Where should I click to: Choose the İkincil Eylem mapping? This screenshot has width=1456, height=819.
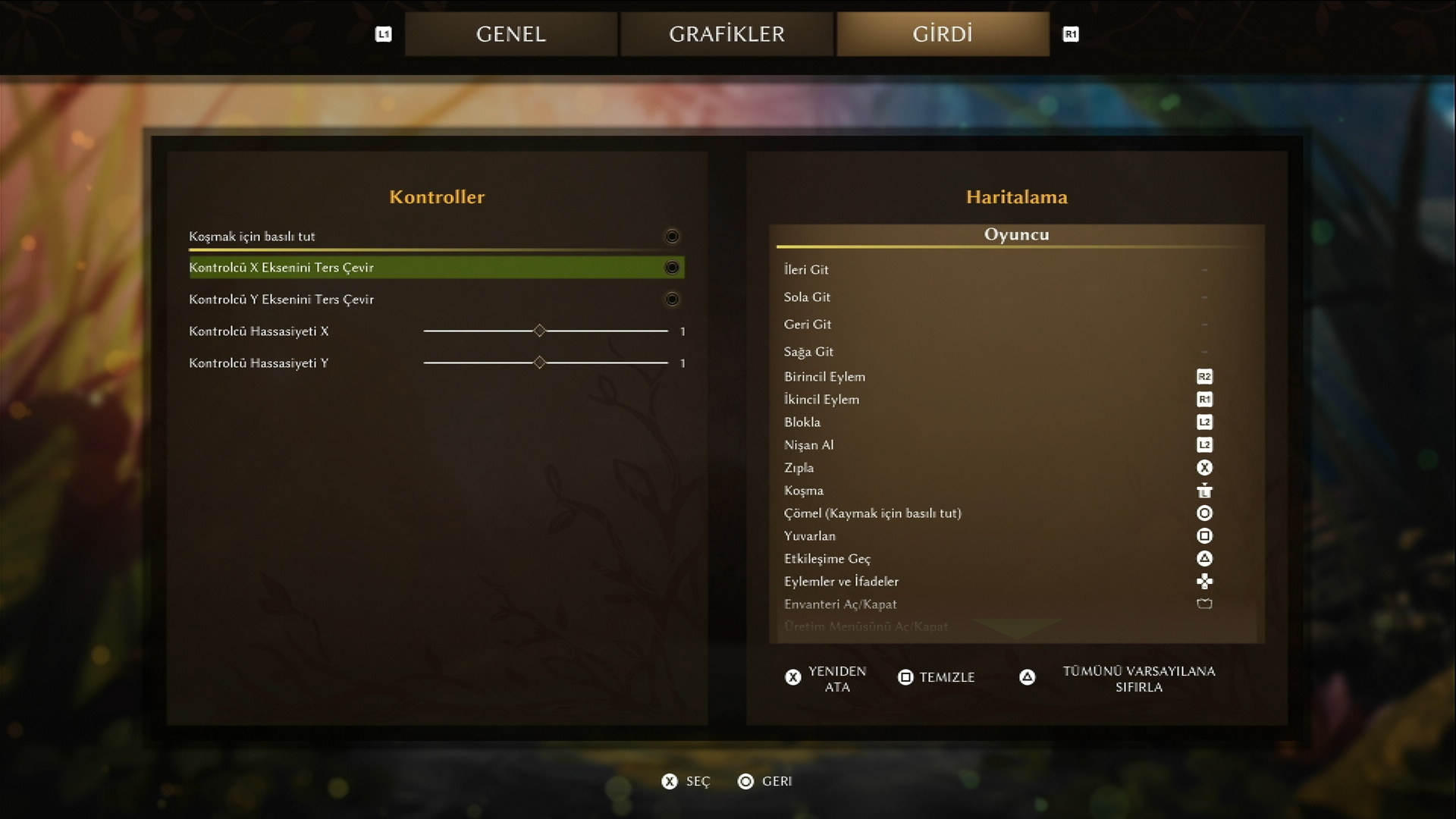pos(1016,400)
